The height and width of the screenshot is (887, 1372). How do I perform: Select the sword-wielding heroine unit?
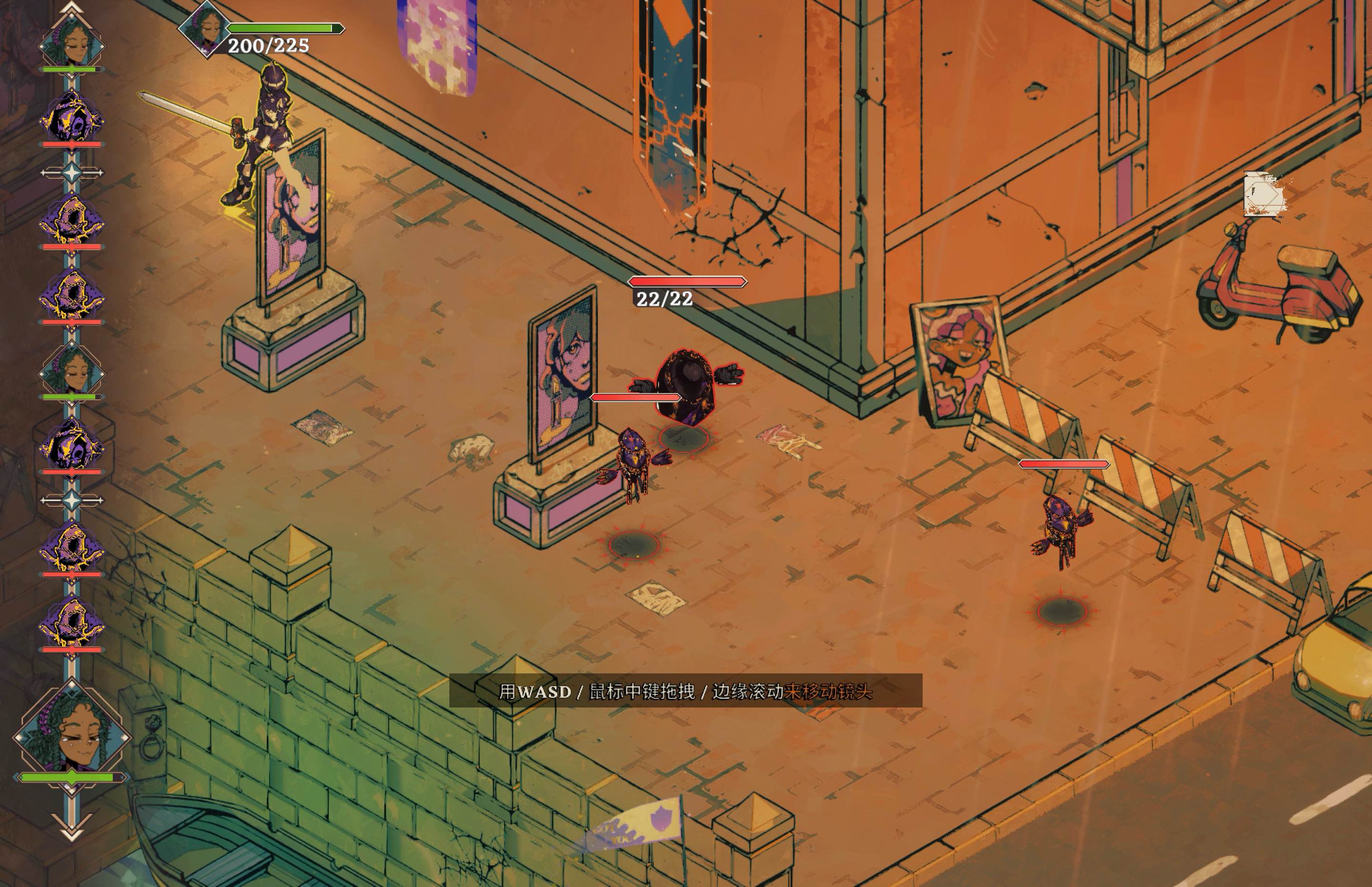[x=259, y=138]
